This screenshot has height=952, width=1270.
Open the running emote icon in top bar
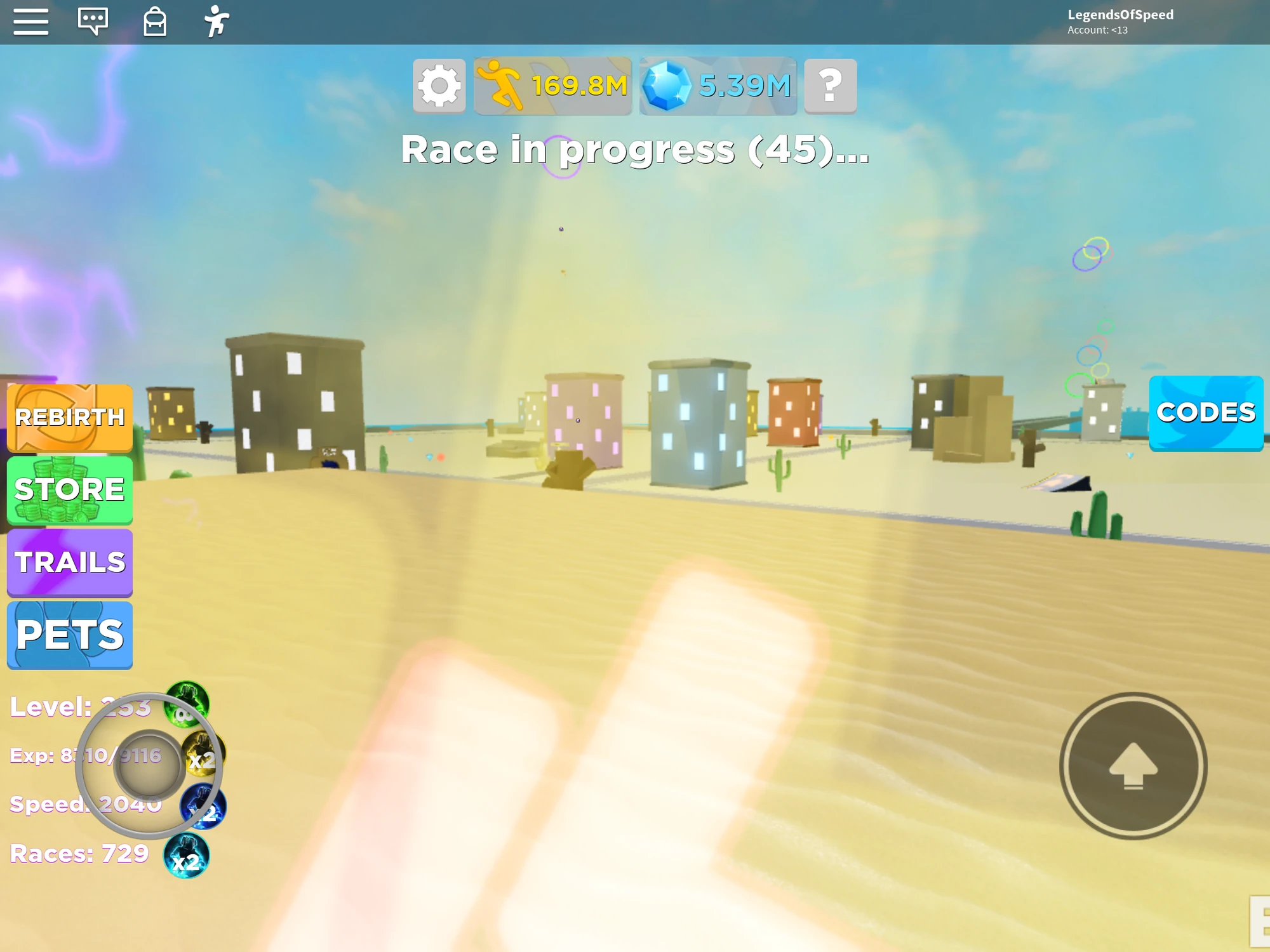point(216,21)
